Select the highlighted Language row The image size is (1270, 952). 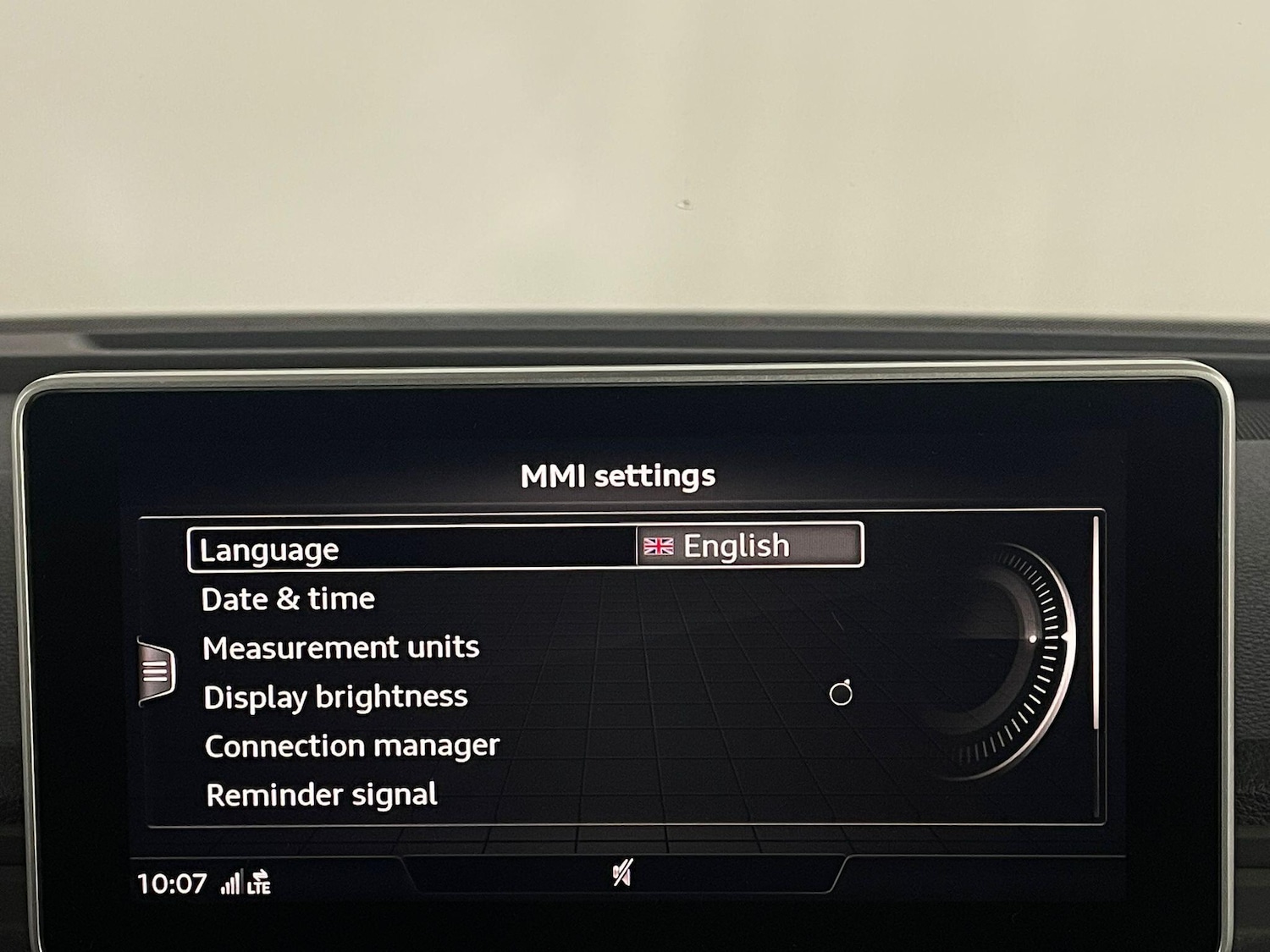(269, 548)
